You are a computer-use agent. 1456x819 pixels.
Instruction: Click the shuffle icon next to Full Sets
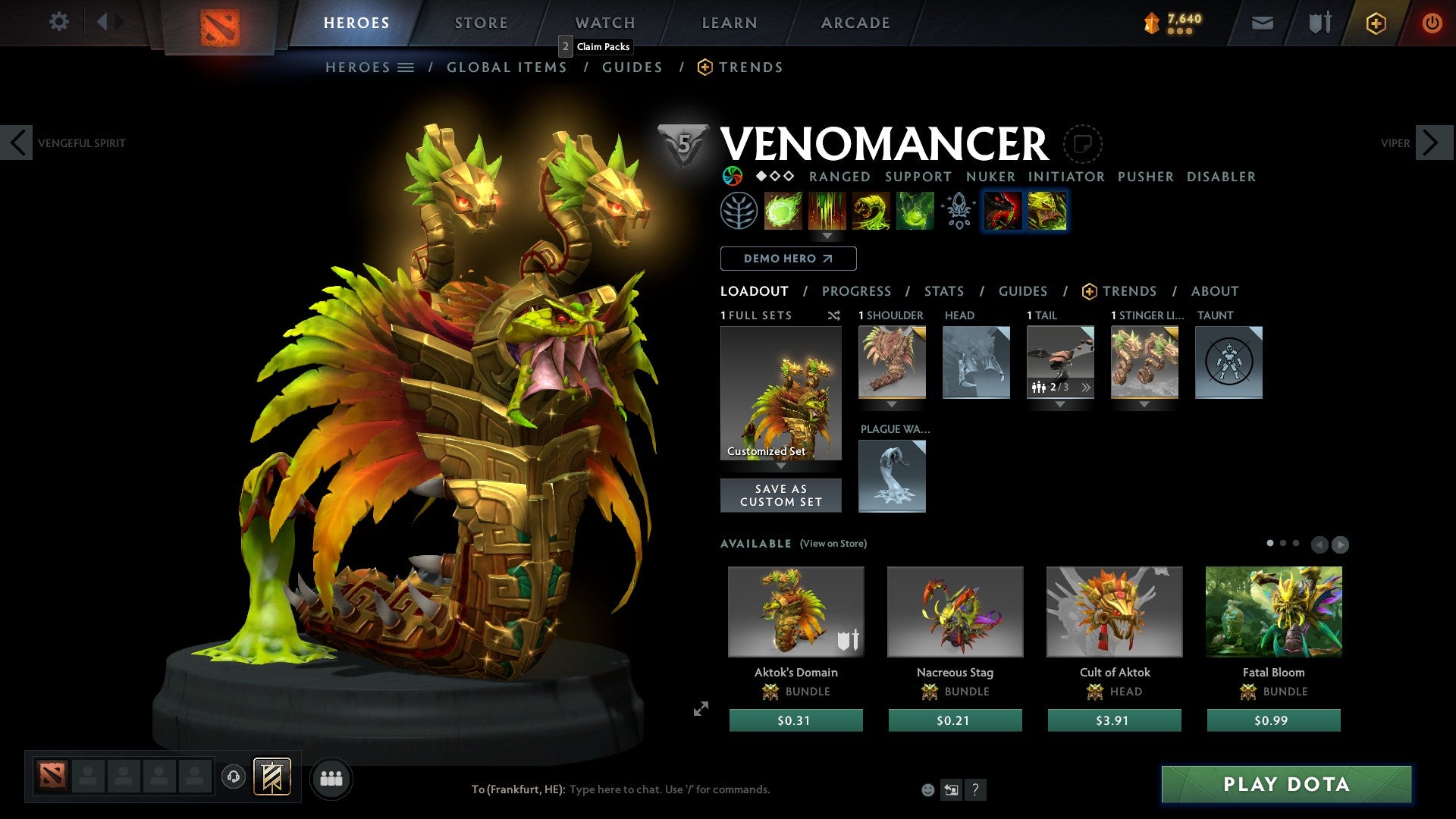(834, 315)
